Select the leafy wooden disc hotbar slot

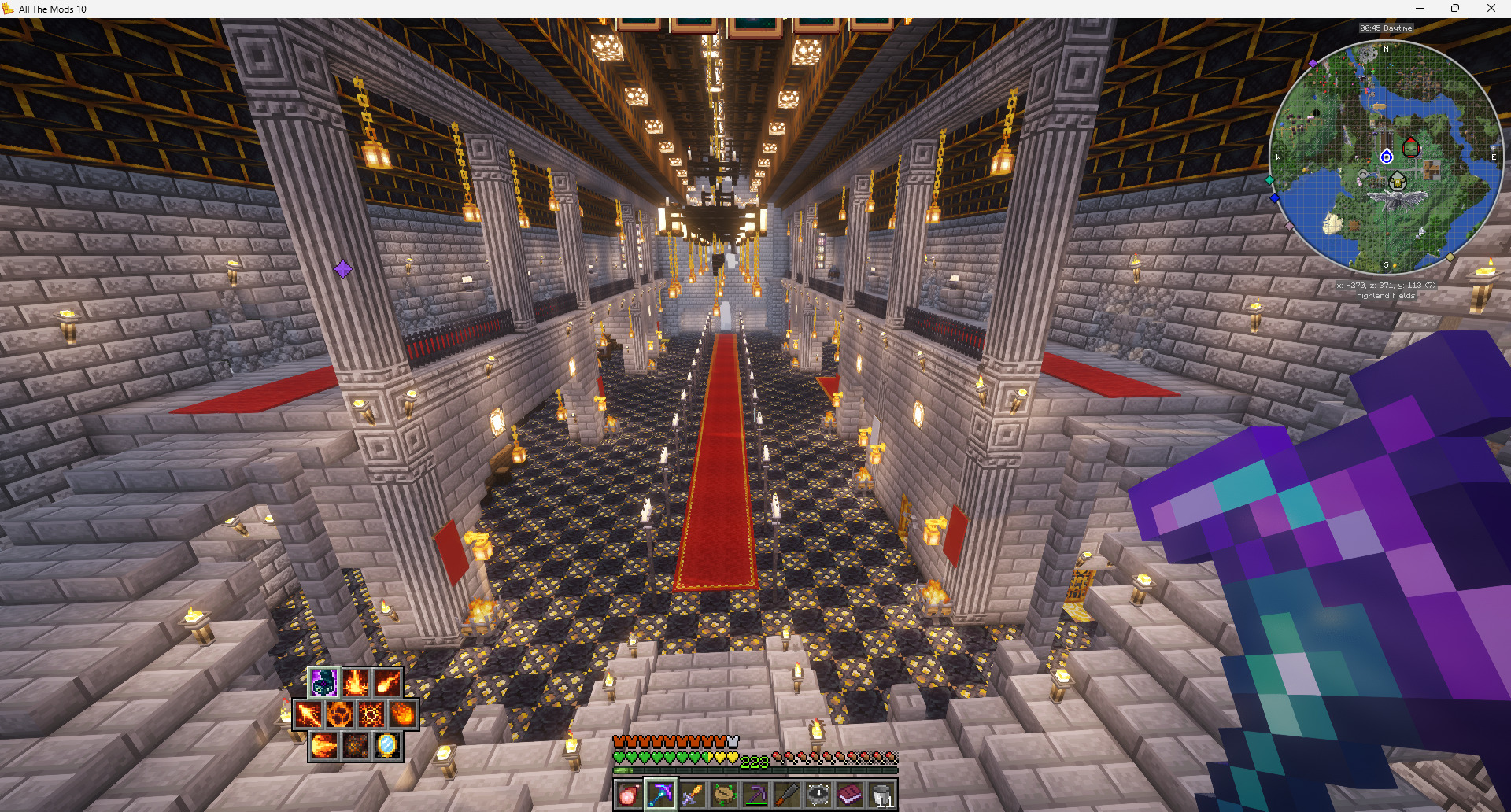(723, 795)
